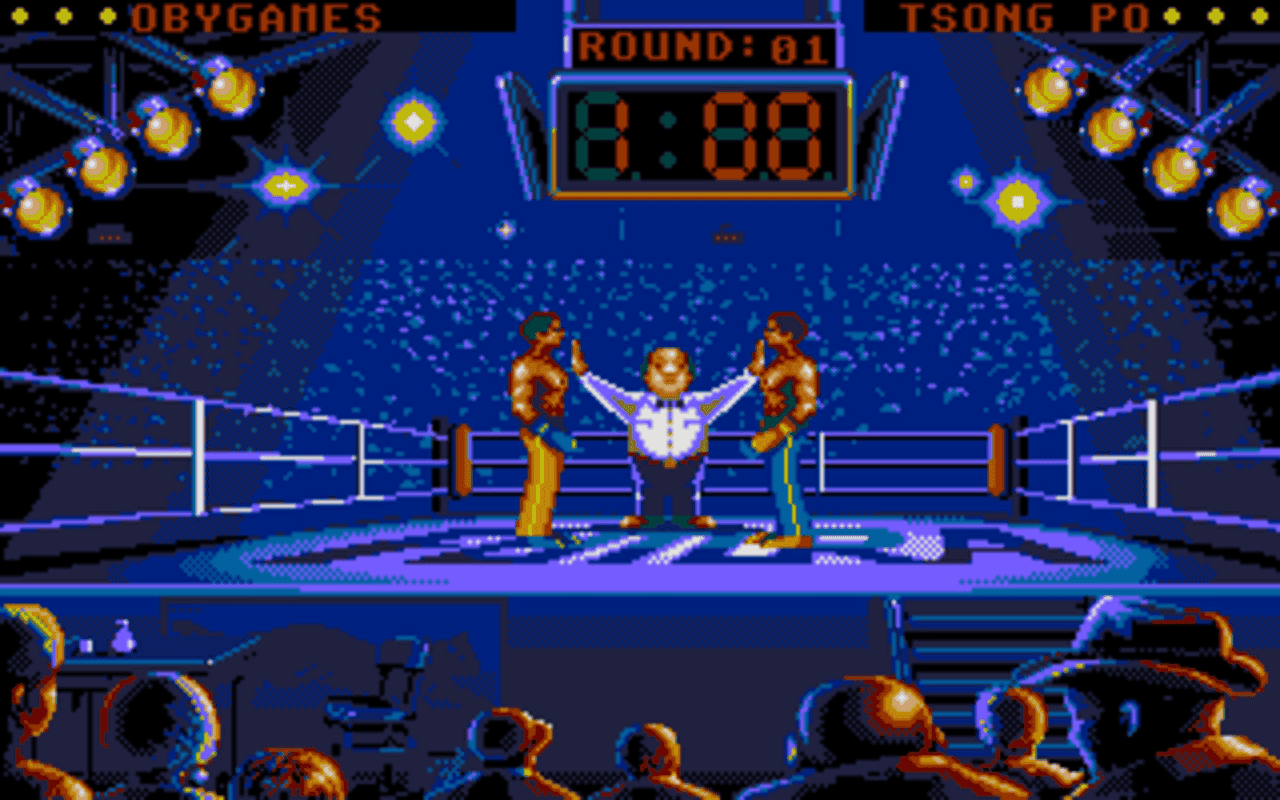Click the yellow dot beside TSONG PO name

click(1215, 14)
